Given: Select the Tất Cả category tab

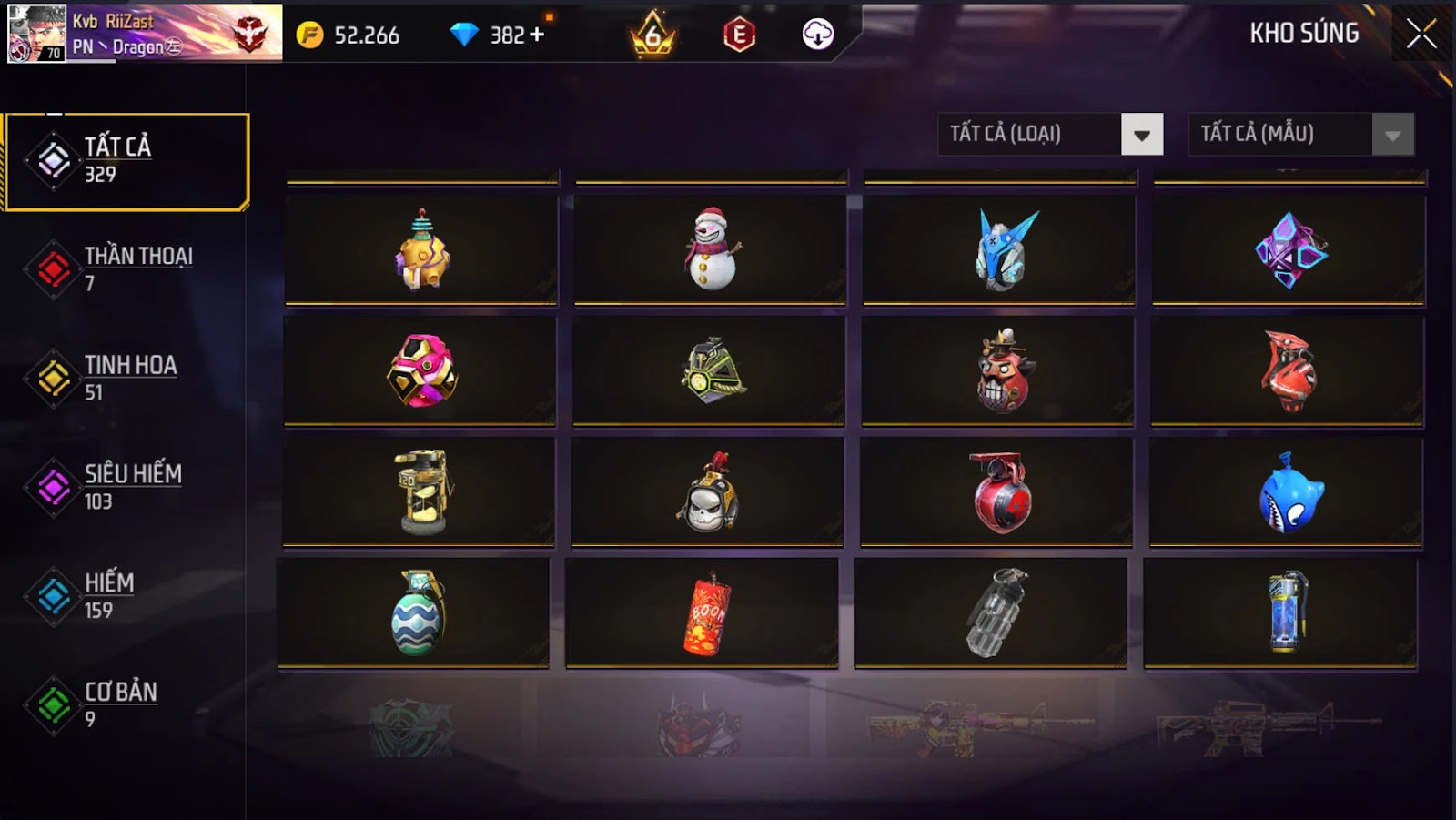Looking at the screenshot, I should click(x=126, y=161).
